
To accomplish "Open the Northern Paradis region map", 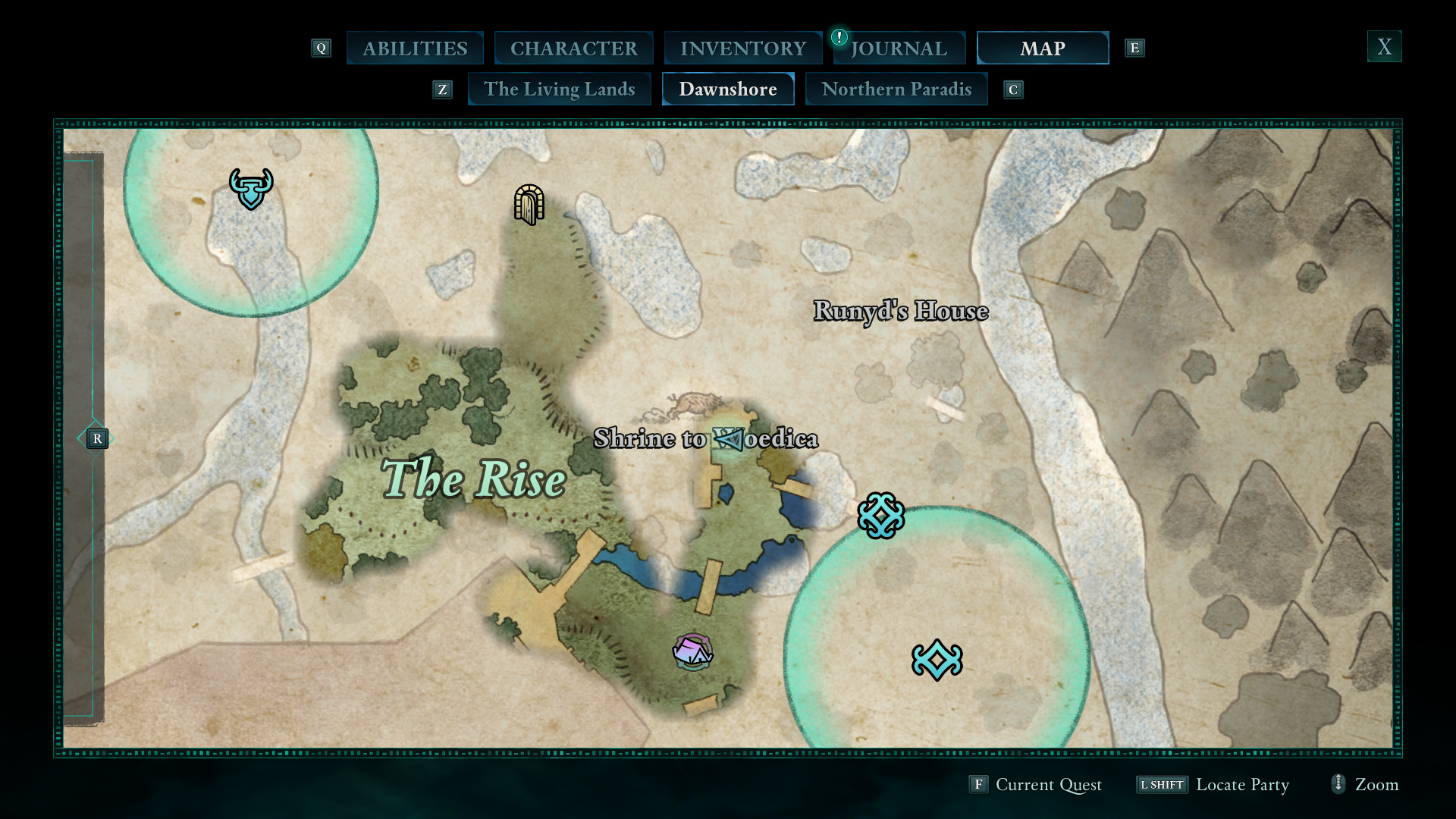I will [896, 89].
